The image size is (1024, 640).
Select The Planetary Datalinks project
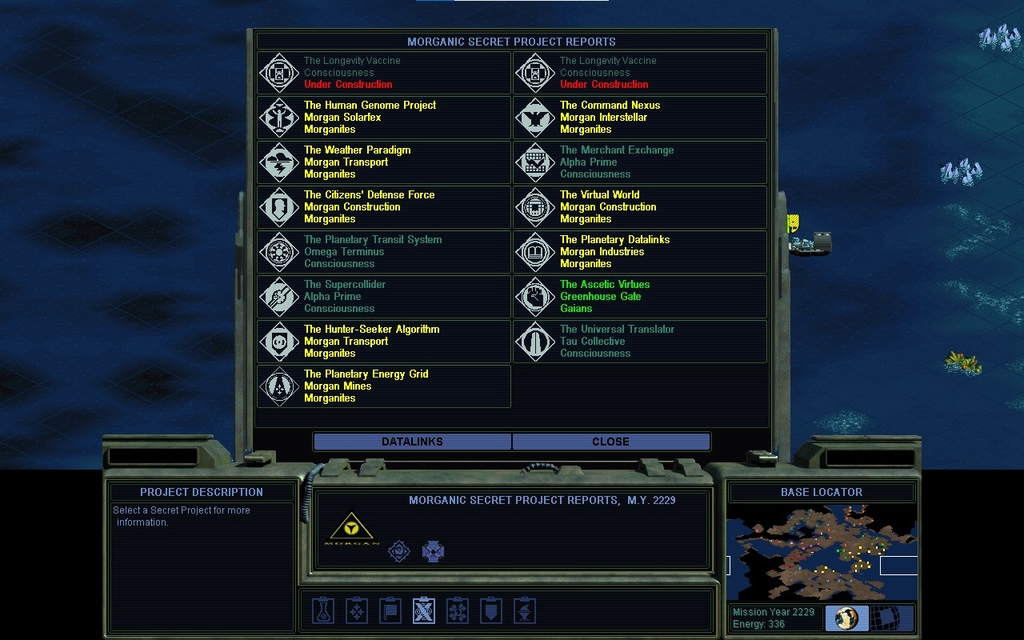point(640,252)
